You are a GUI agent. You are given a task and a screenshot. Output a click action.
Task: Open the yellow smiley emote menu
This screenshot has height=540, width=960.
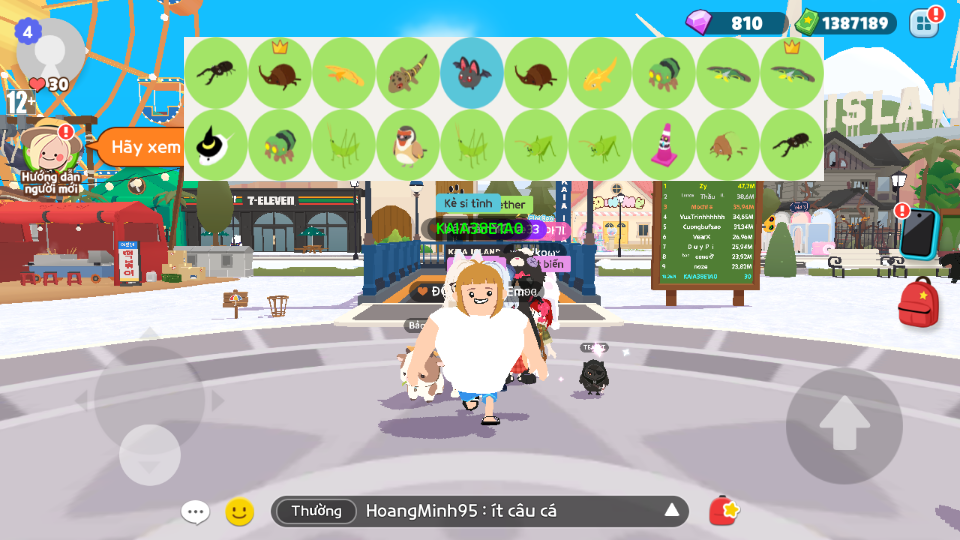[x=239, y=512]
